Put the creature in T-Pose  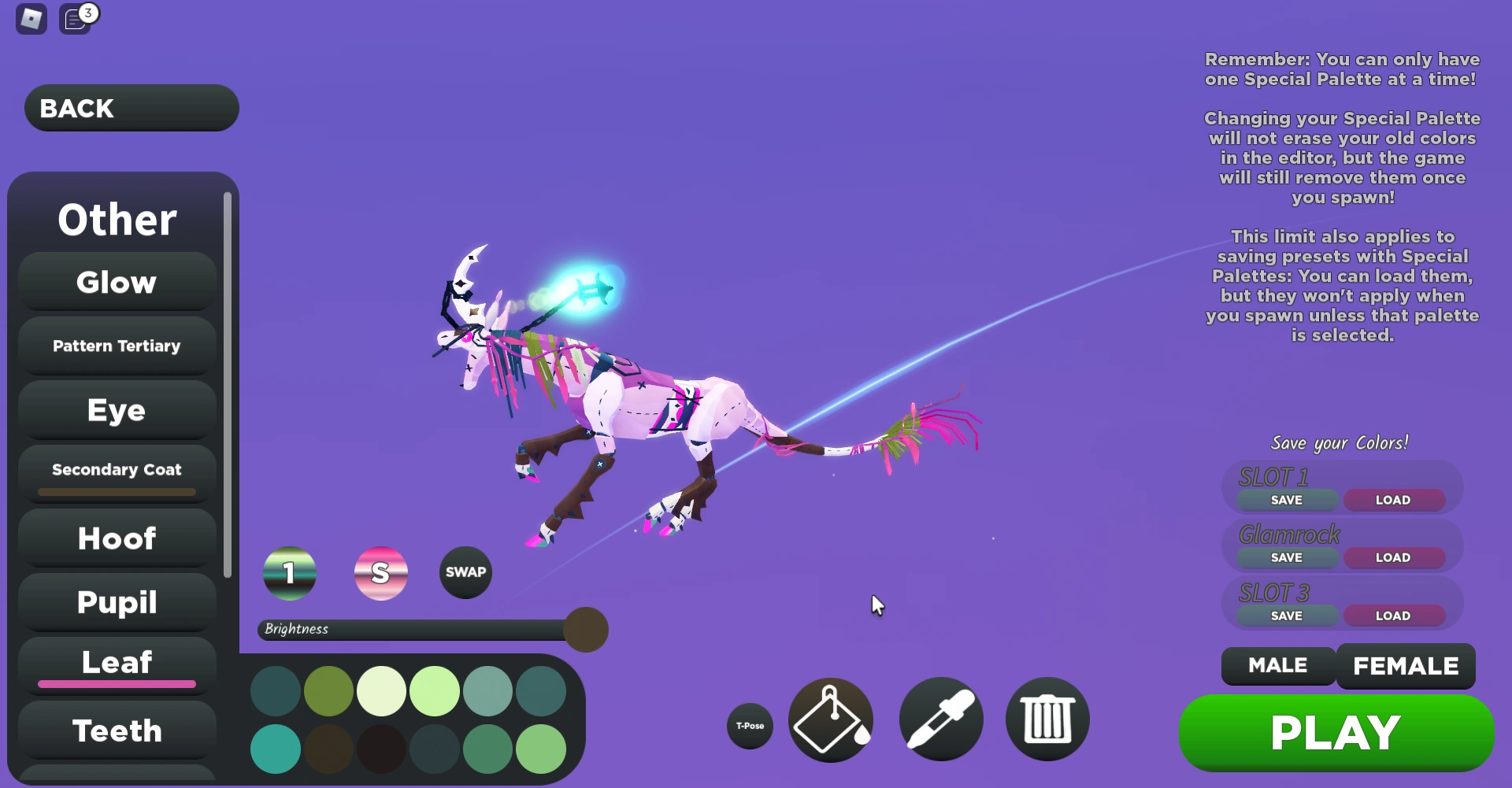pos(749,726)
